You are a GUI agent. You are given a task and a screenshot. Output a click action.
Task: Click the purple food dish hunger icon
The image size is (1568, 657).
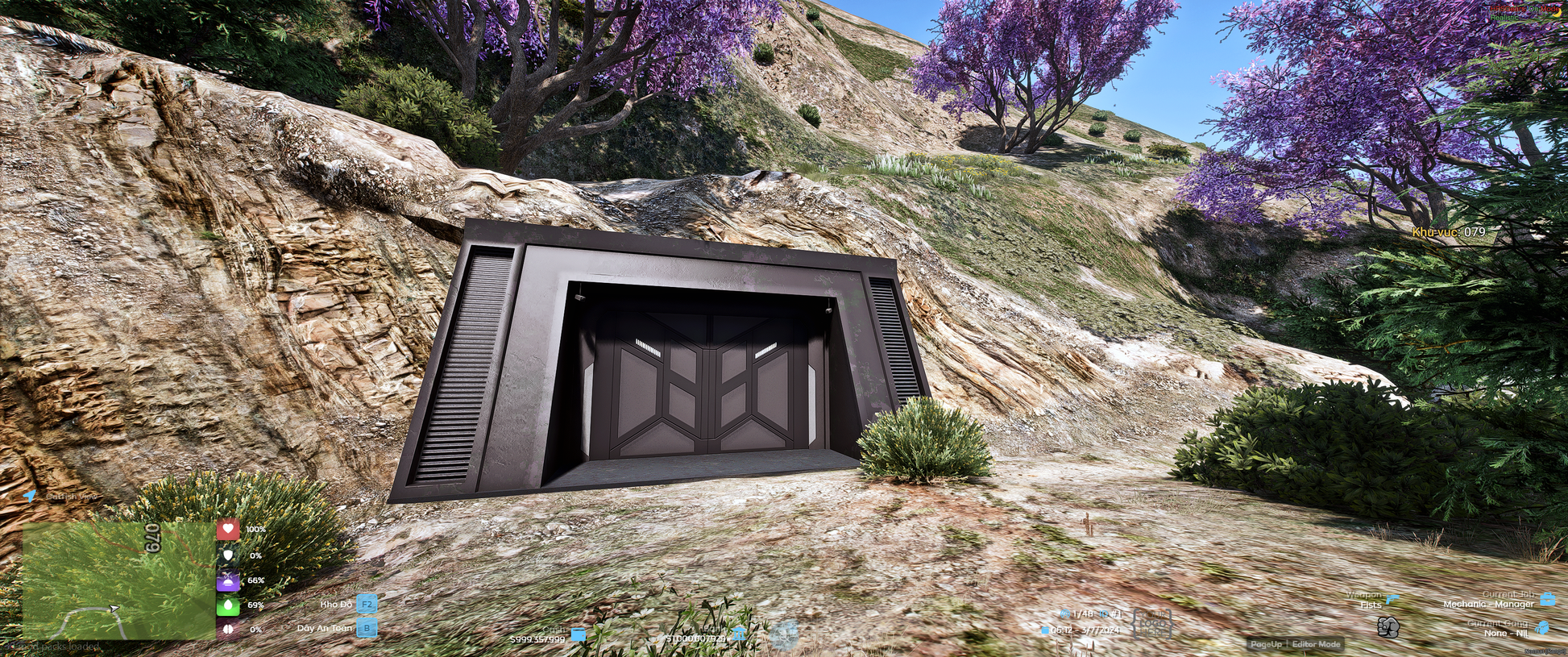tap(228, 580)
